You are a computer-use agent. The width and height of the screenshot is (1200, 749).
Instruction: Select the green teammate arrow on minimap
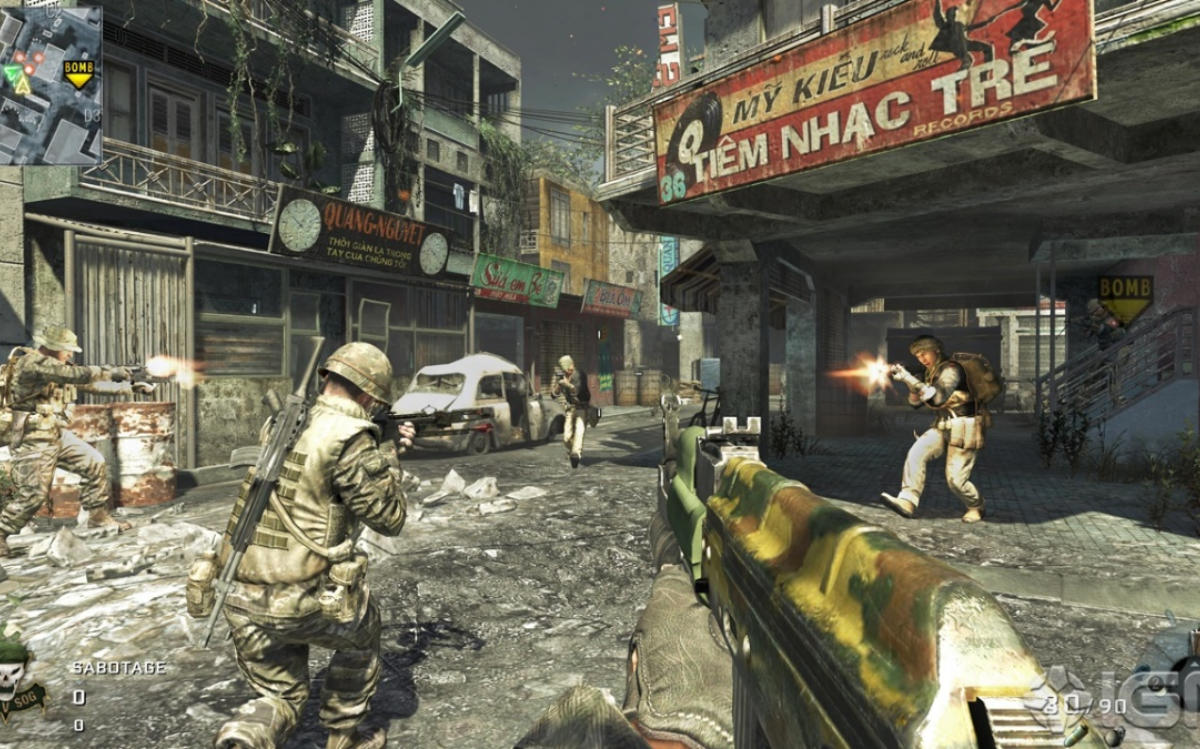click(x=11, y=73)
